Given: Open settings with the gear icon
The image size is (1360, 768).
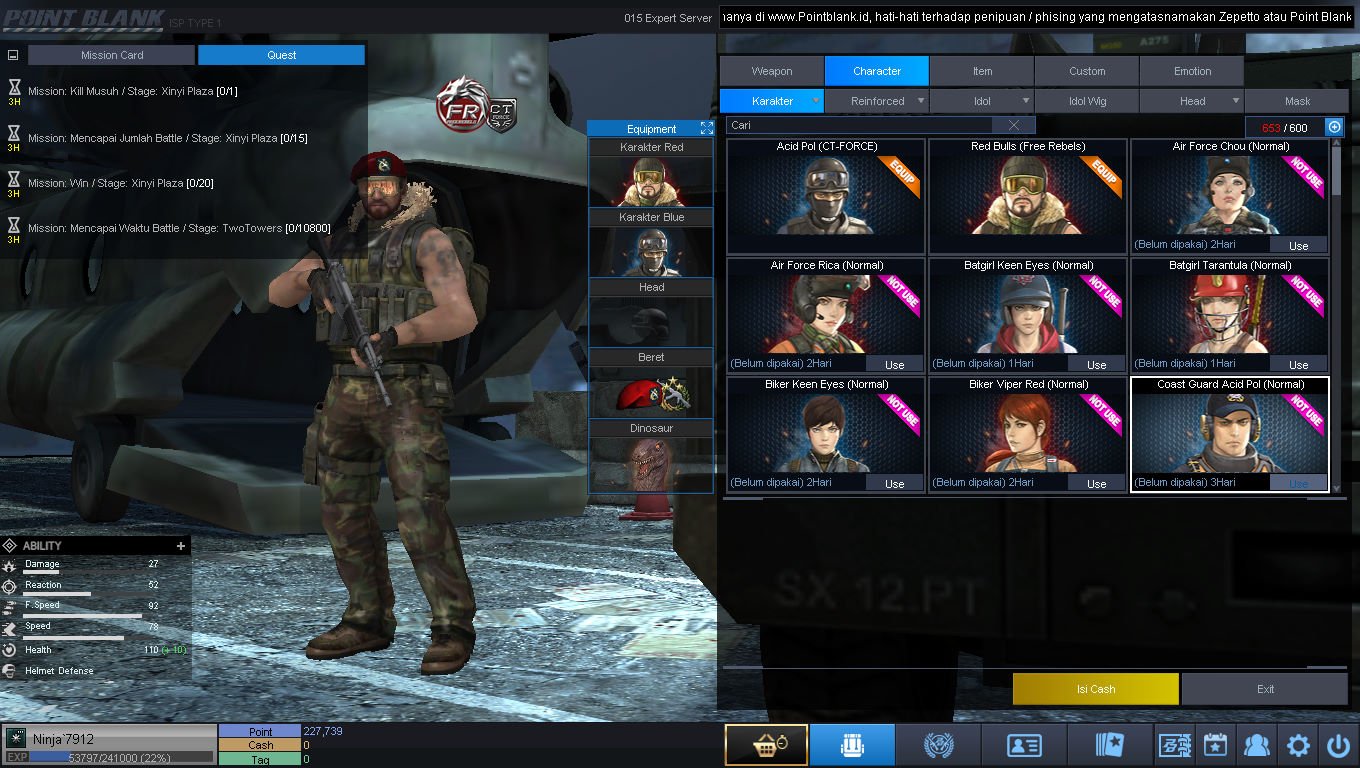Looking at the screenshot, I should 1298,745.
